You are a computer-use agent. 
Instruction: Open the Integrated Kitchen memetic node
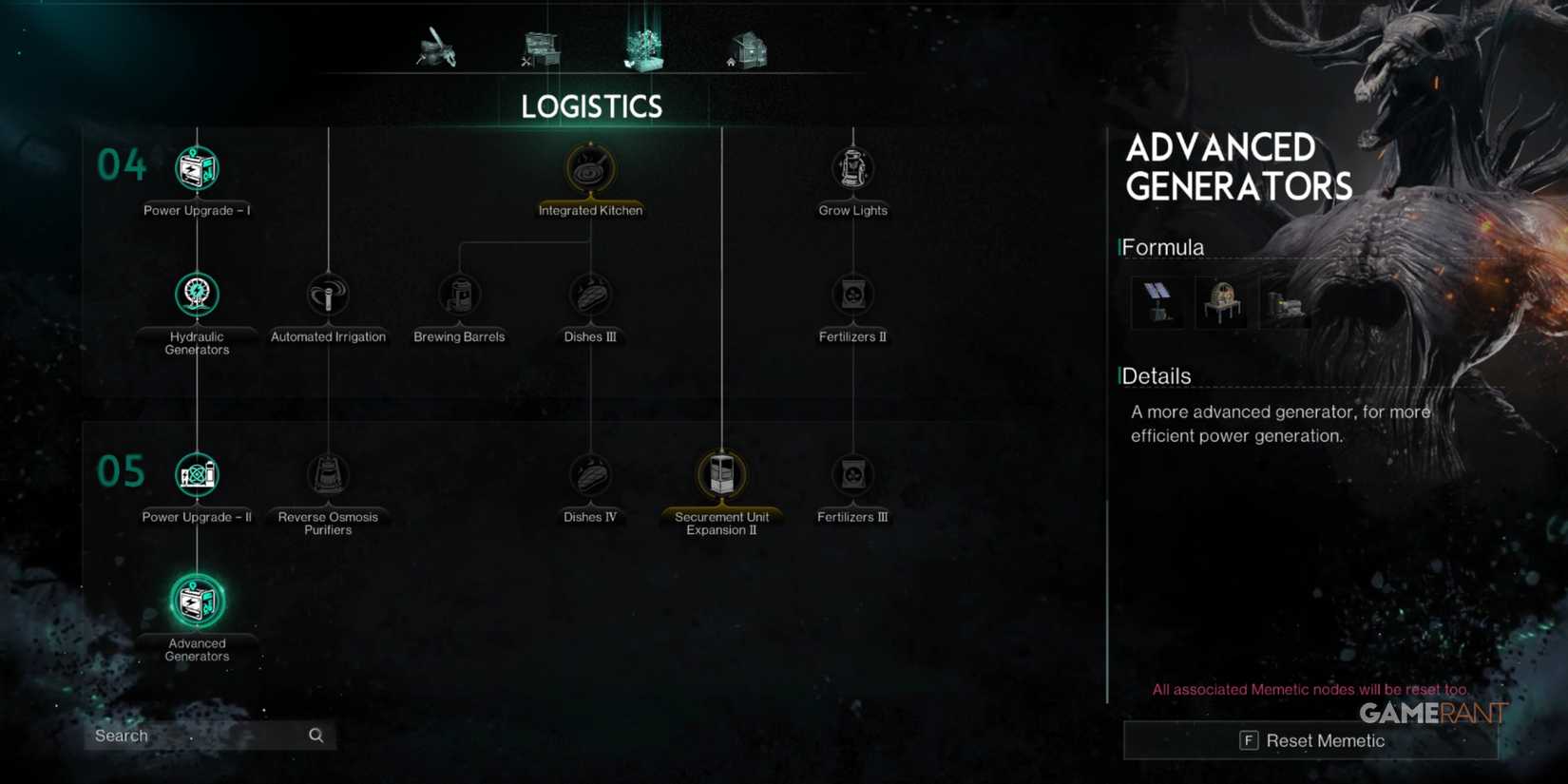point(590,169)
